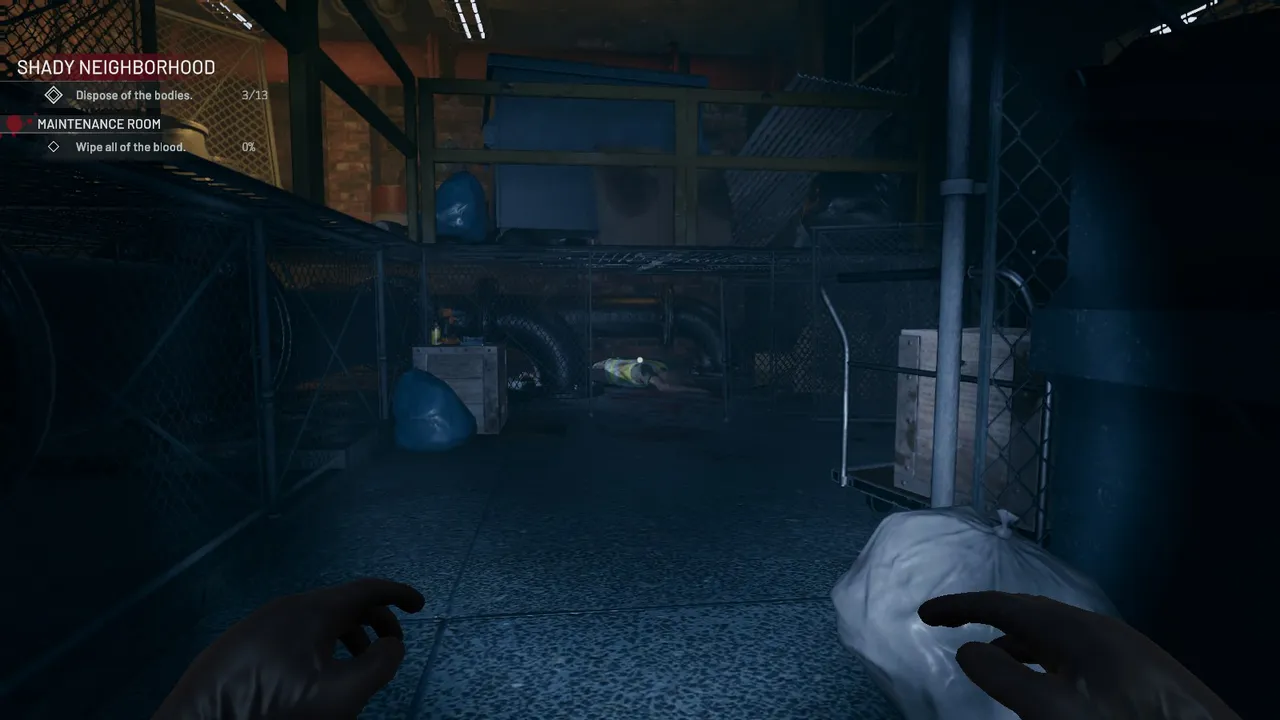1280x720 pixels.
Task: Expand the Shady Neighborhood objective list
Action: point(115,67)
